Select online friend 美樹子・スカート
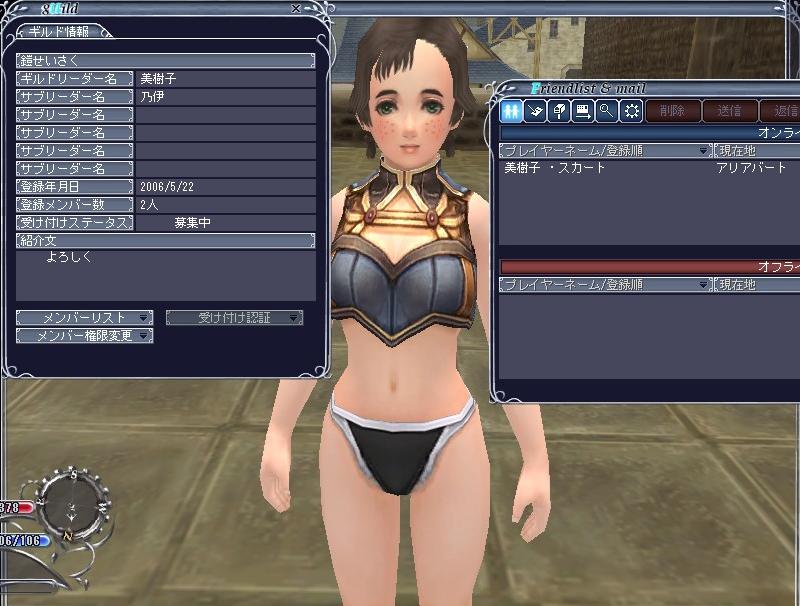Image resolution: width=800 pixels, height=606 pixels. pyautogui.click(x=556, y=168)
